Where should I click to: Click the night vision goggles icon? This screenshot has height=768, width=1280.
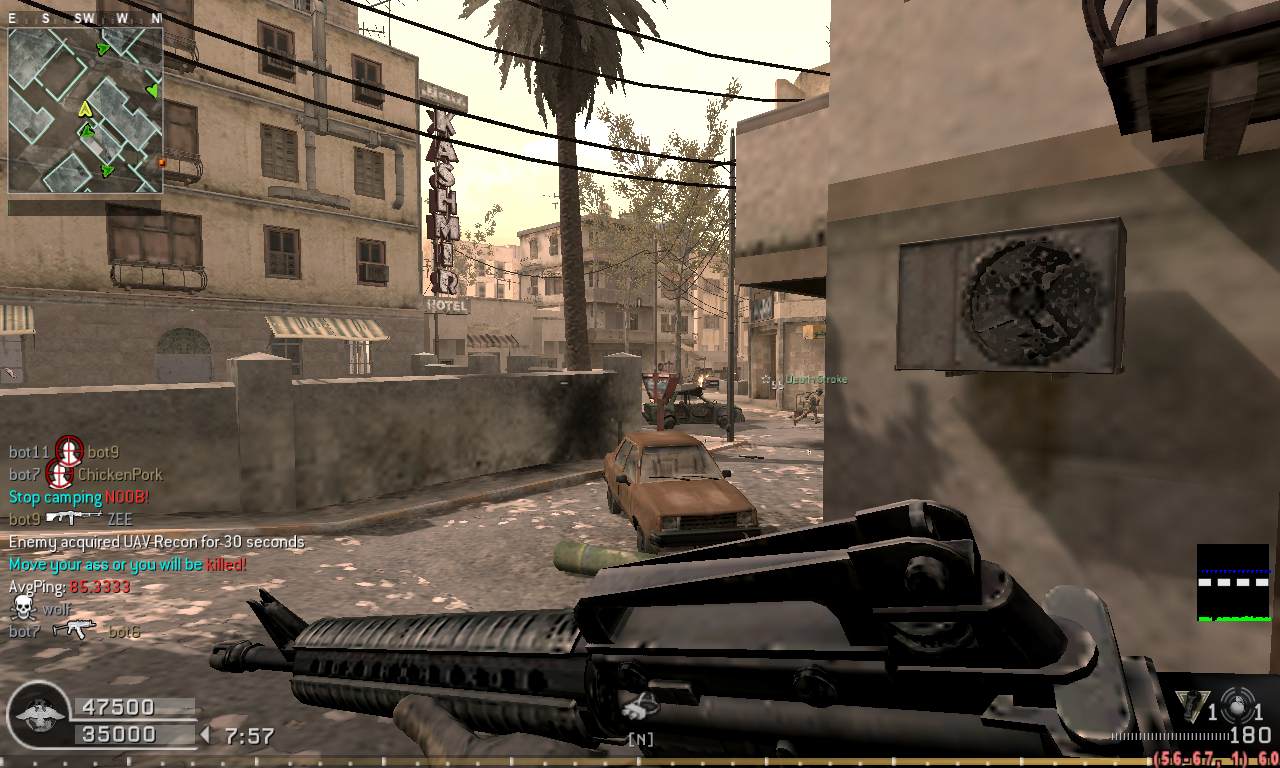(639, 707)
